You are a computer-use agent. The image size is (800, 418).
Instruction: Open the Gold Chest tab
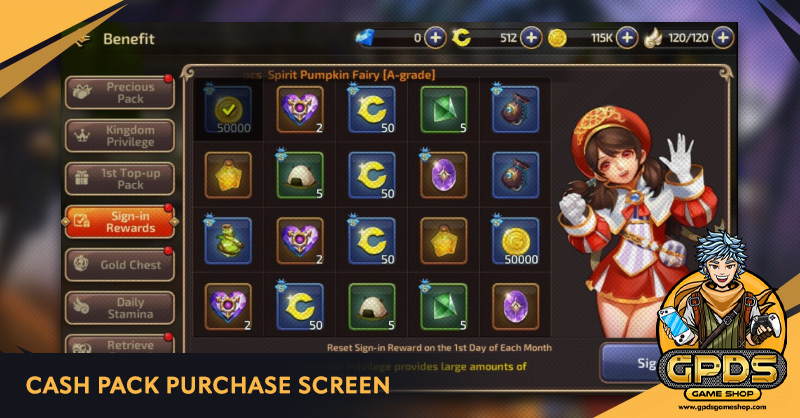tap(119, 265)
